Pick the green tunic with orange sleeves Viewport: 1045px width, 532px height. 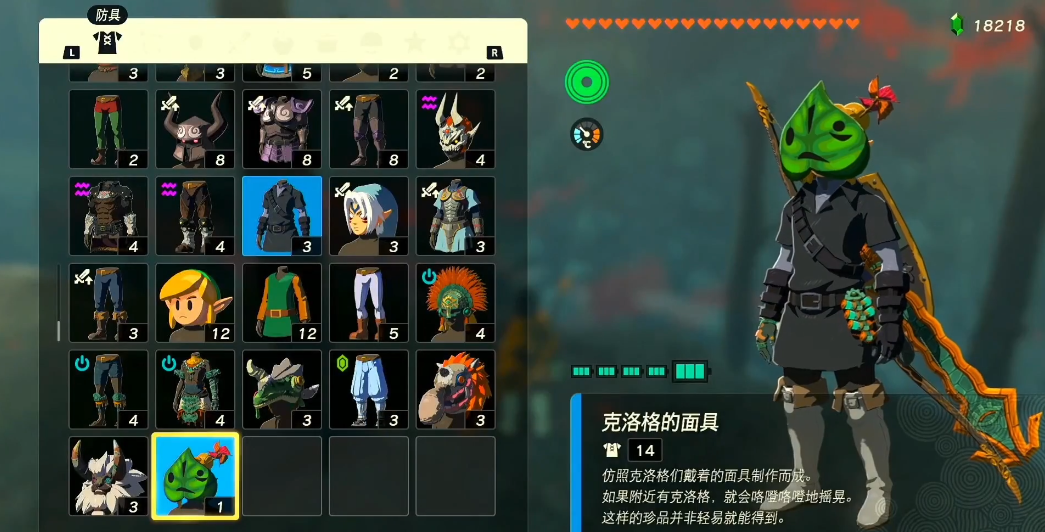point(282,303)
